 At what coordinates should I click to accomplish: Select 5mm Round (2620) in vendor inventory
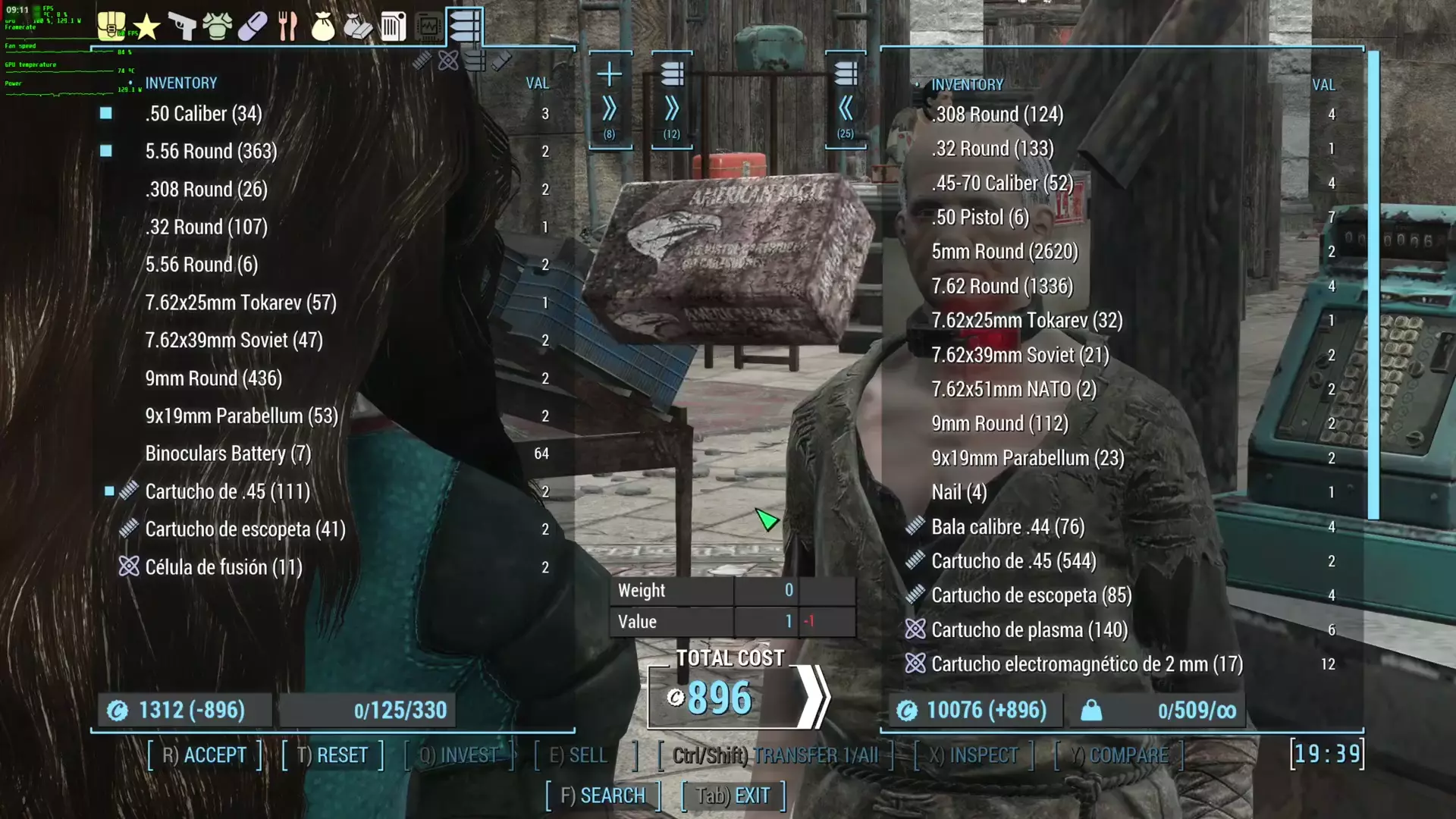[1004, 252]
